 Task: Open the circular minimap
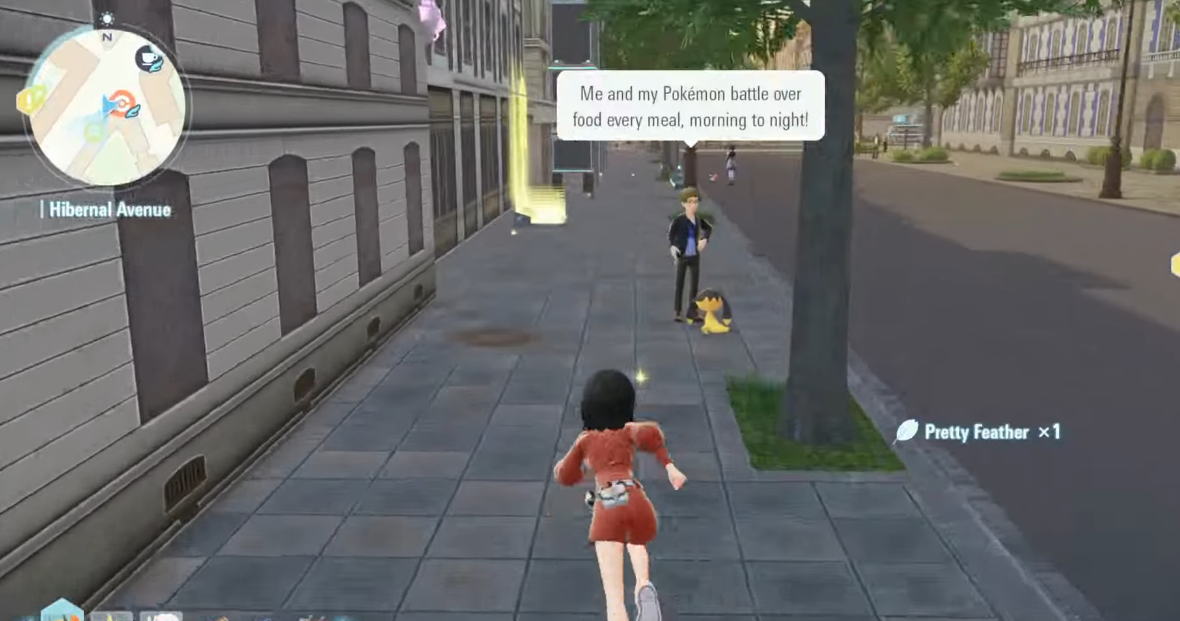click(x=106, y=107)
